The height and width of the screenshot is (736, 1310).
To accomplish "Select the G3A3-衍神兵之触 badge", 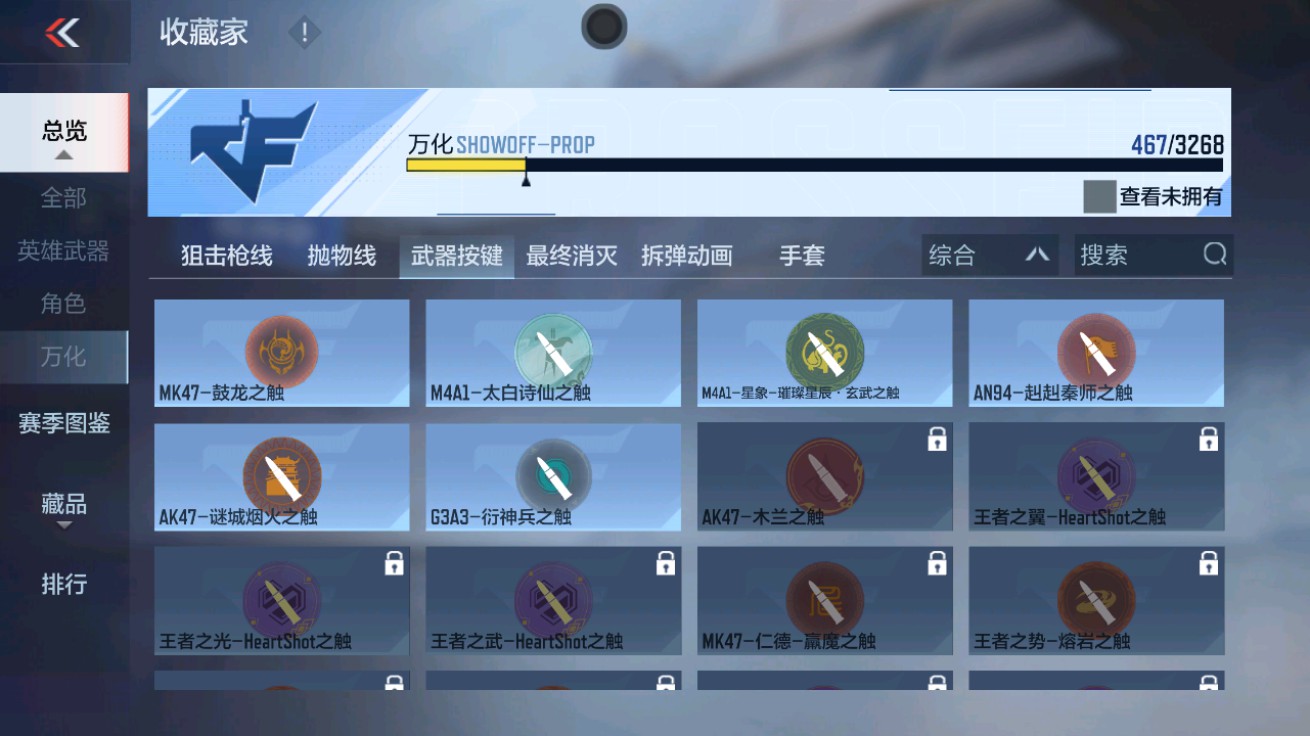I will [x=551, y=476].
